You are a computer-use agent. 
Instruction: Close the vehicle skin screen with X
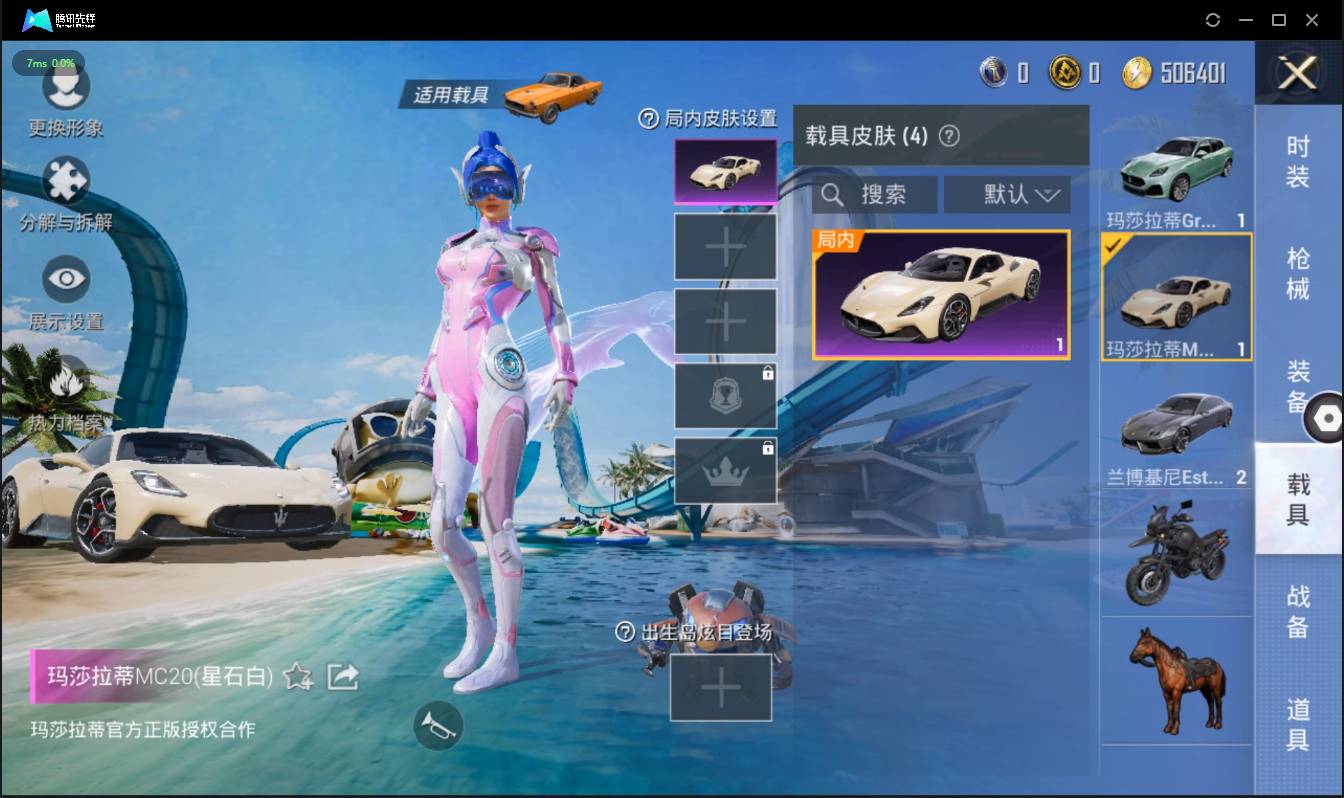[x=1298, y=73]
